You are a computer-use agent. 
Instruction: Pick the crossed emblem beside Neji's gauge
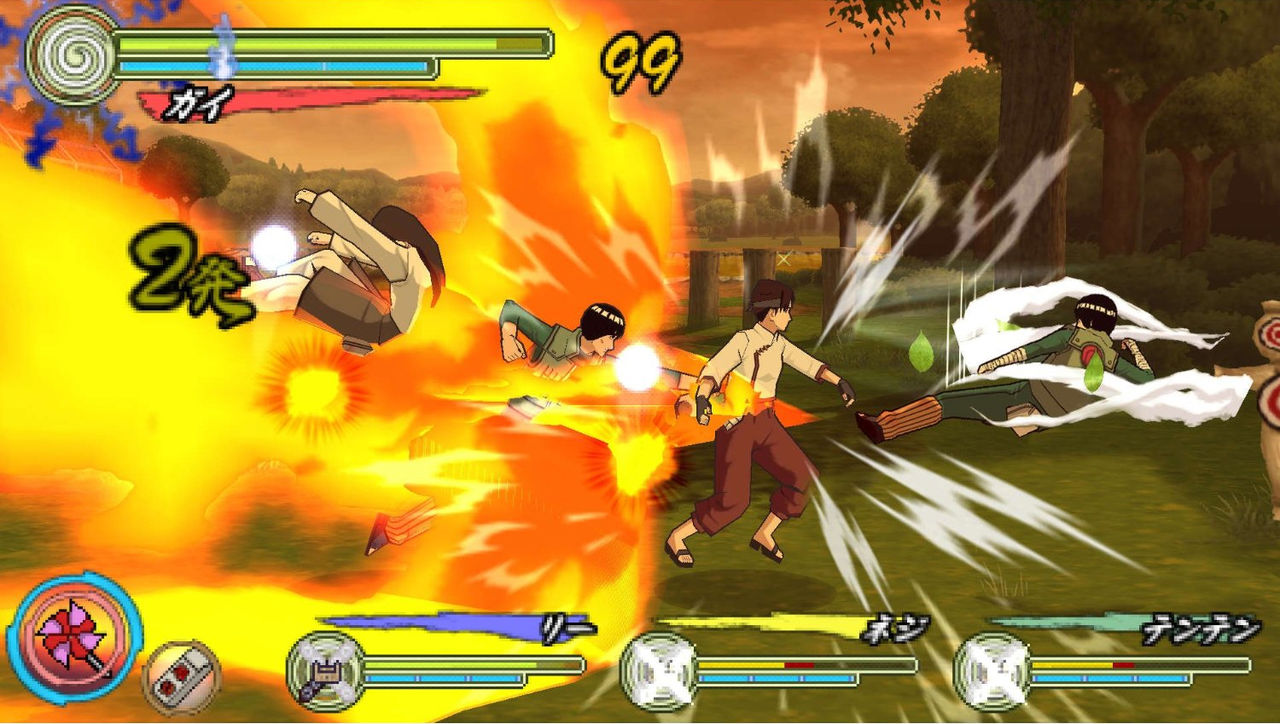[x=660, y=670]
